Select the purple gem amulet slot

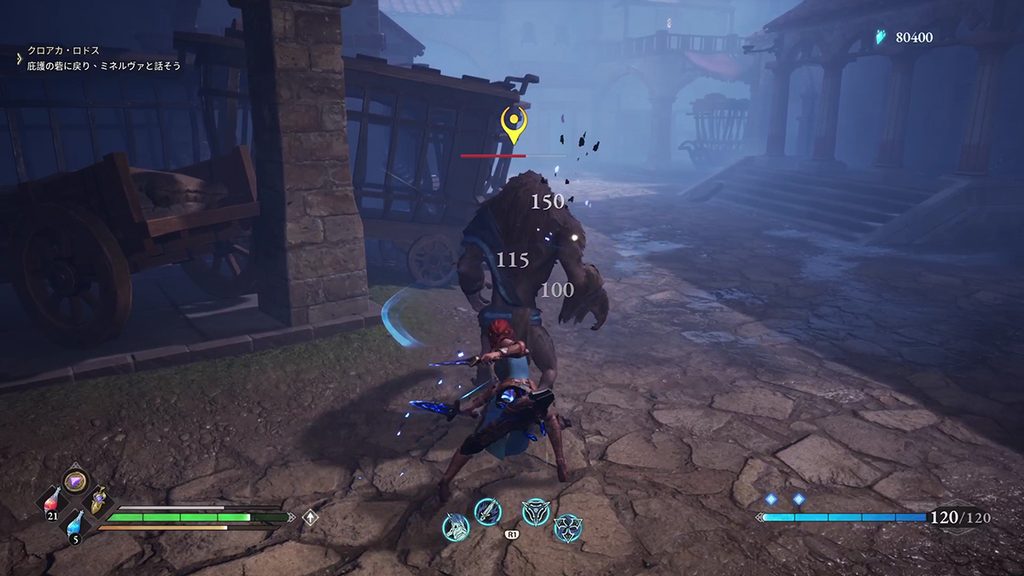[x=75, y=481]
